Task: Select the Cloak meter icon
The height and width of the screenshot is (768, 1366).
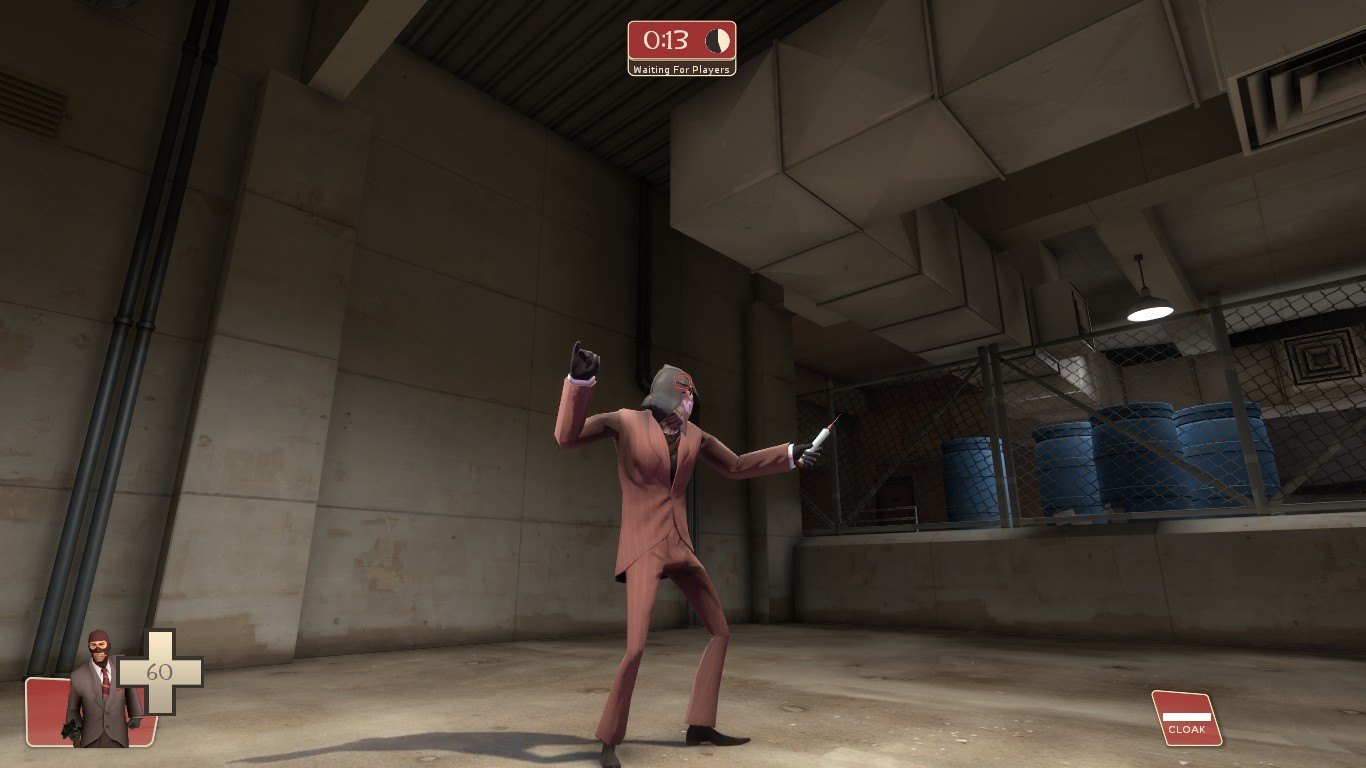Action: tap(1186, 718)
